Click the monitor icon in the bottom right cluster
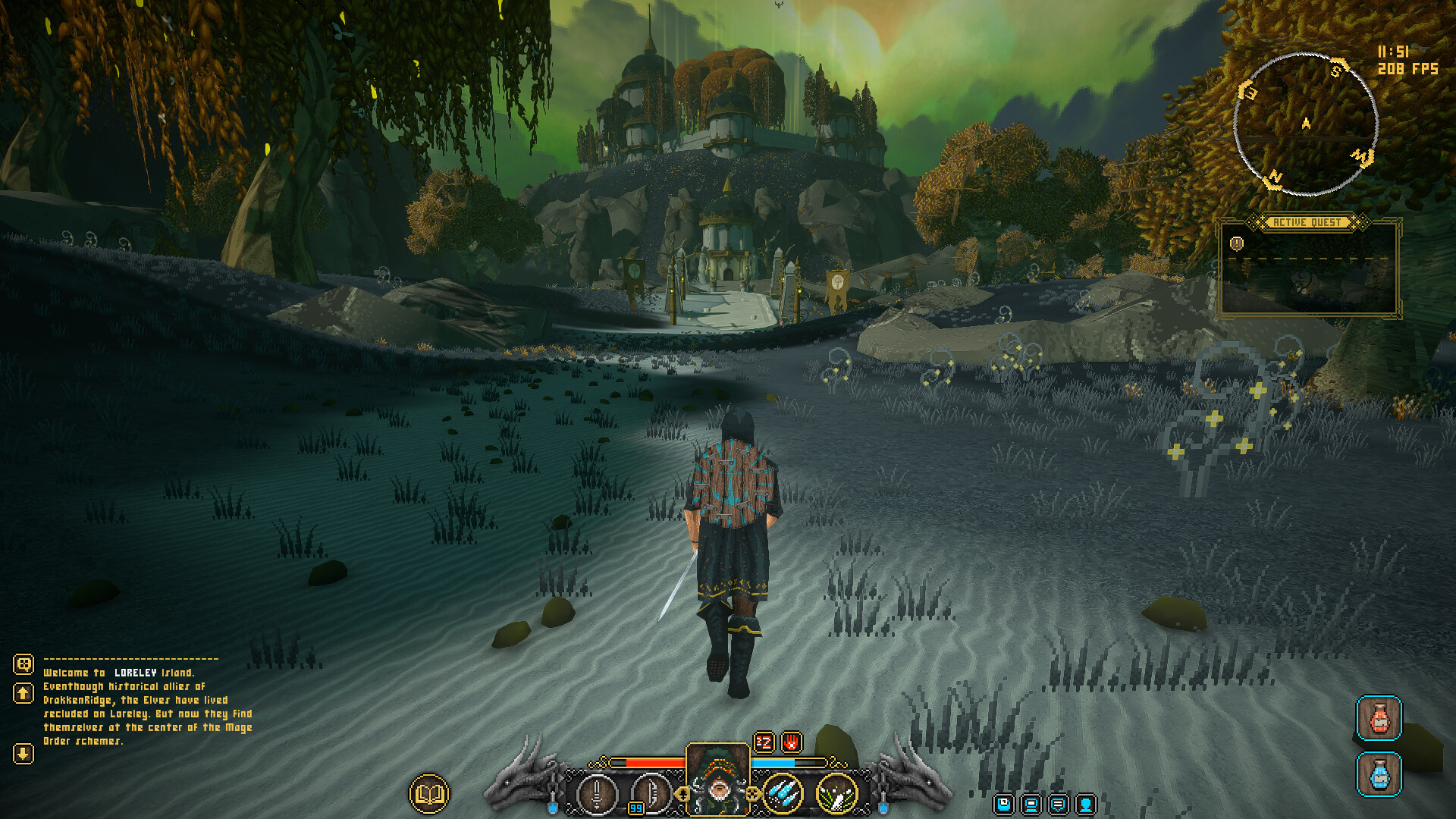 tap(1031, 805)
